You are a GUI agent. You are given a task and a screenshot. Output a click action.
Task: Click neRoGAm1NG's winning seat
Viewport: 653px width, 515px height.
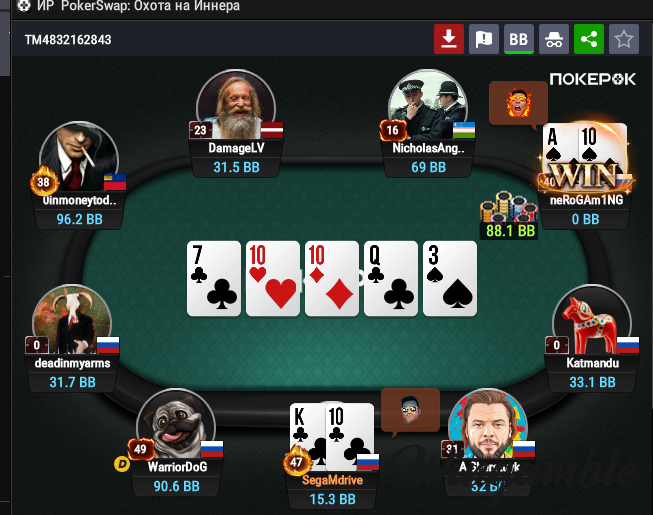586,164
